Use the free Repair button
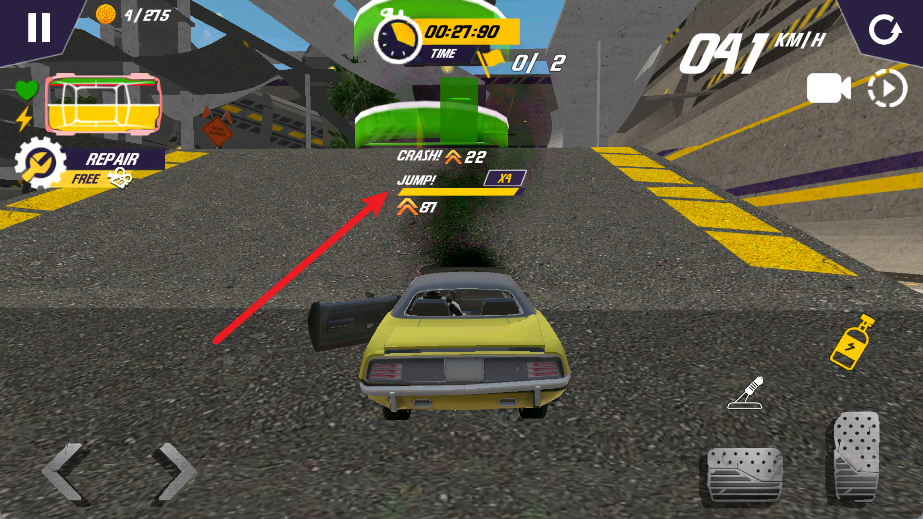The image size is (923, 519). pos(88,166)
